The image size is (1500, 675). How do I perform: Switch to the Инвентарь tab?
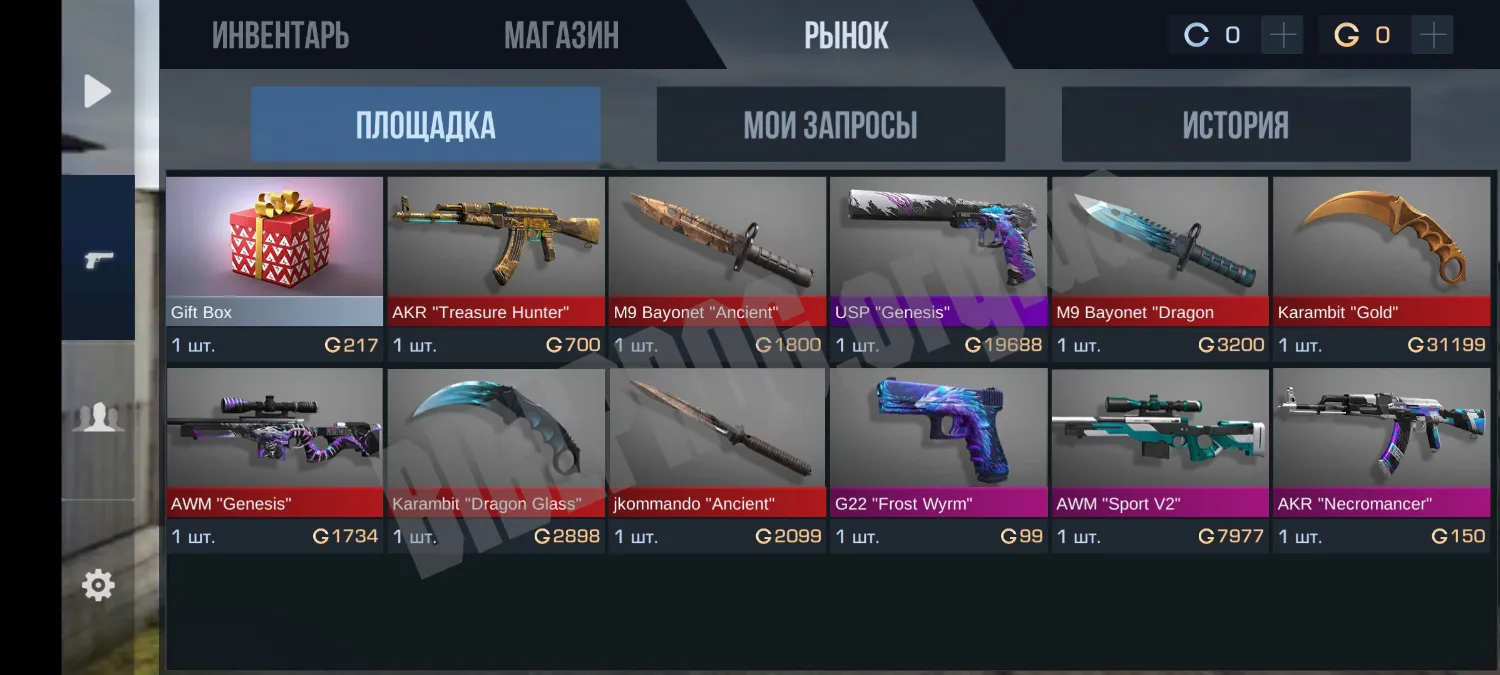[280, 36]
